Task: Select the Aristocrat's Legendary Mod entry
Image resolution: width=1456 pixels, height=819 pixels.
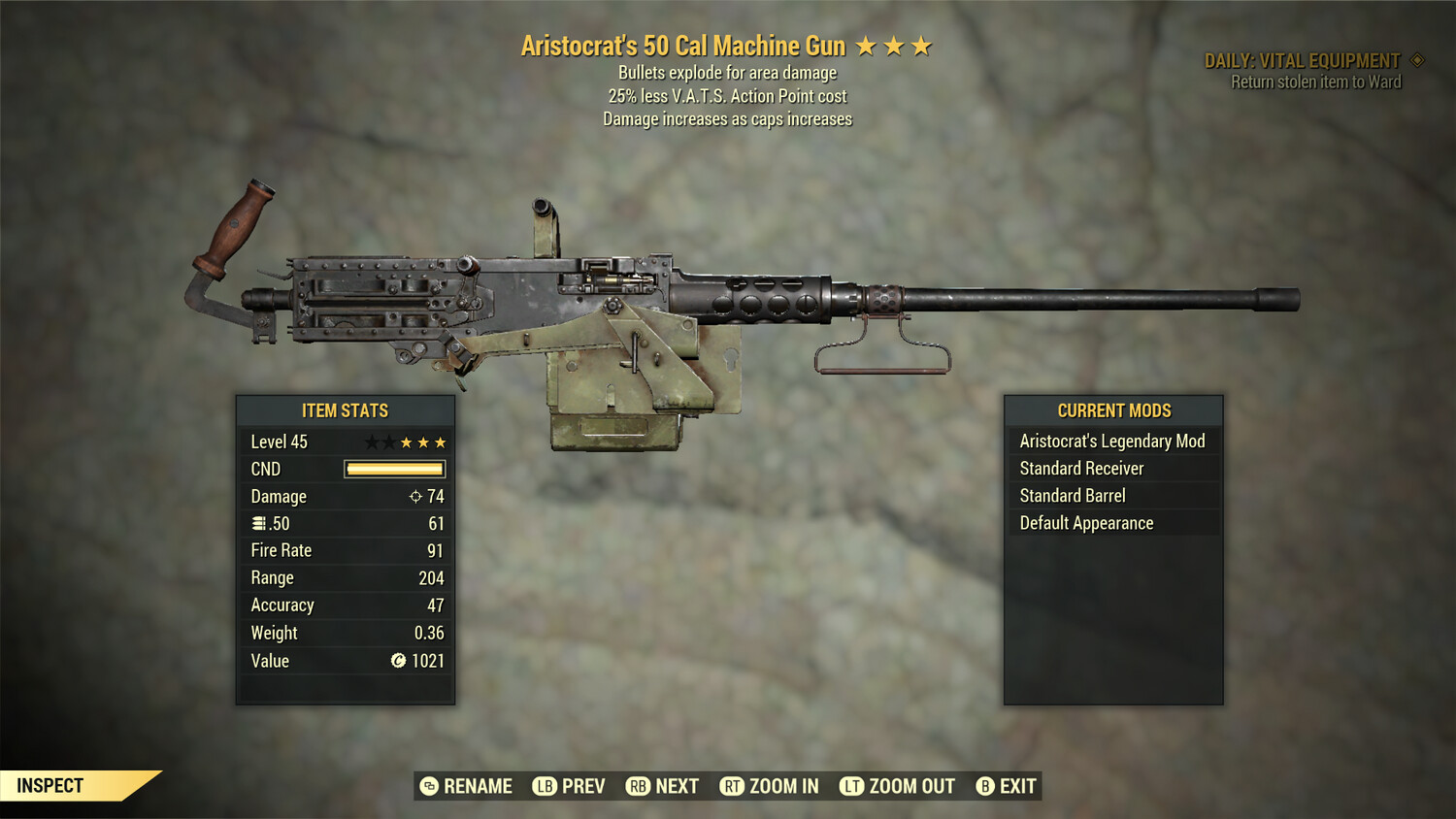Action: (x=1112, y=441)
